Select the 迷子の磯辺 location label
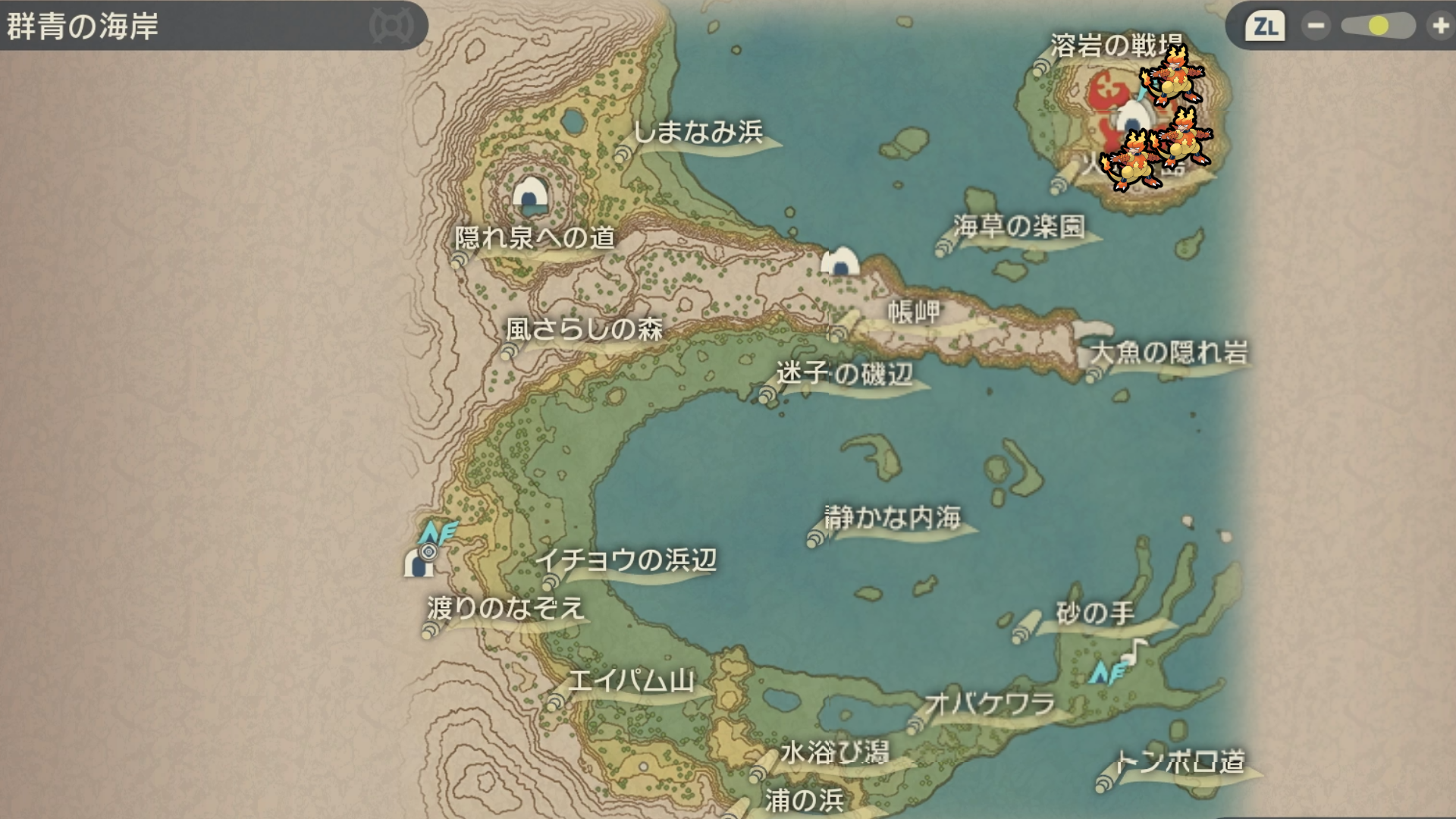Viewport: 1456px width, 819px height. click(845, 373)
